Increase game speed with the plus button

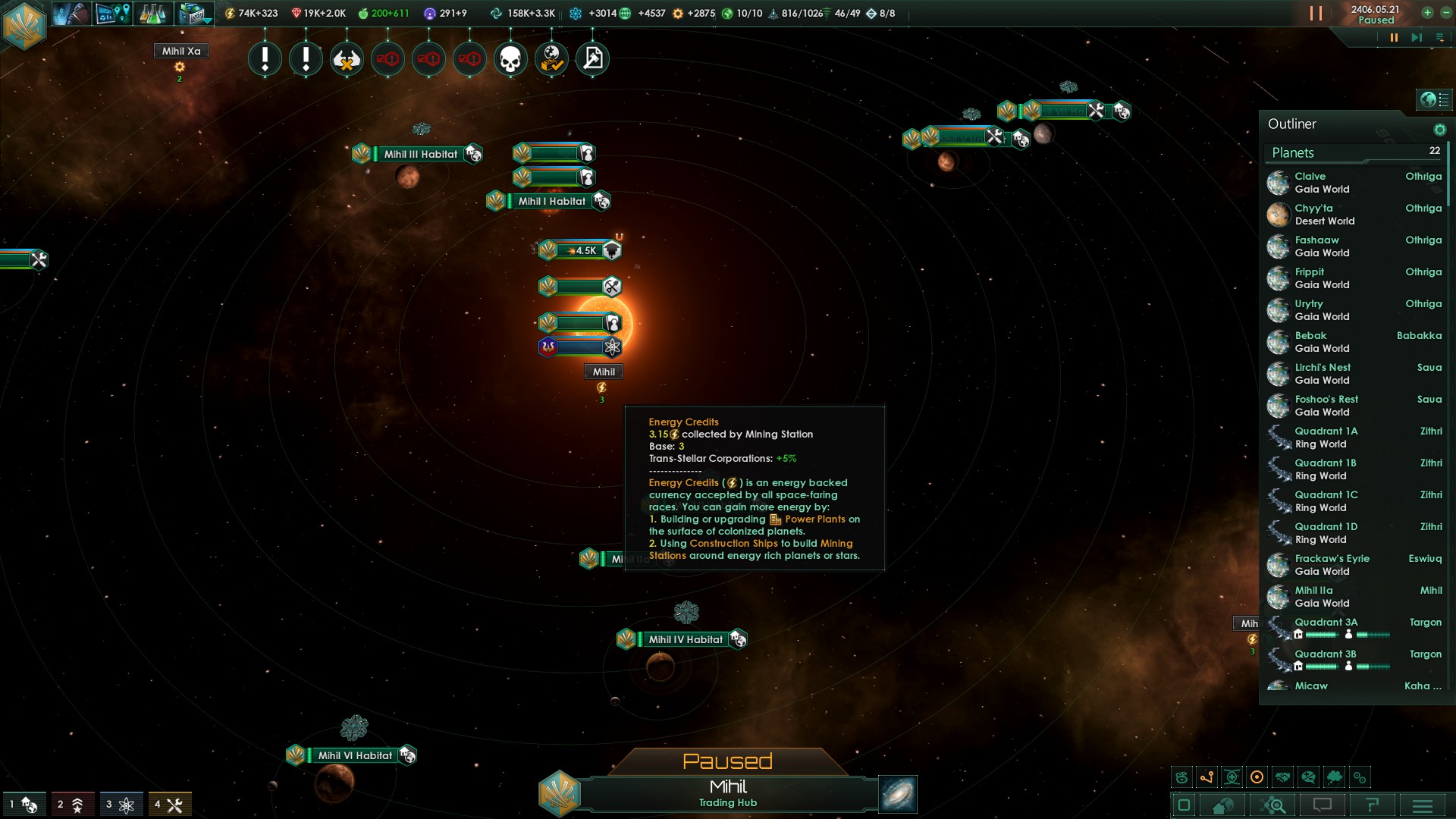[1427, 12]
